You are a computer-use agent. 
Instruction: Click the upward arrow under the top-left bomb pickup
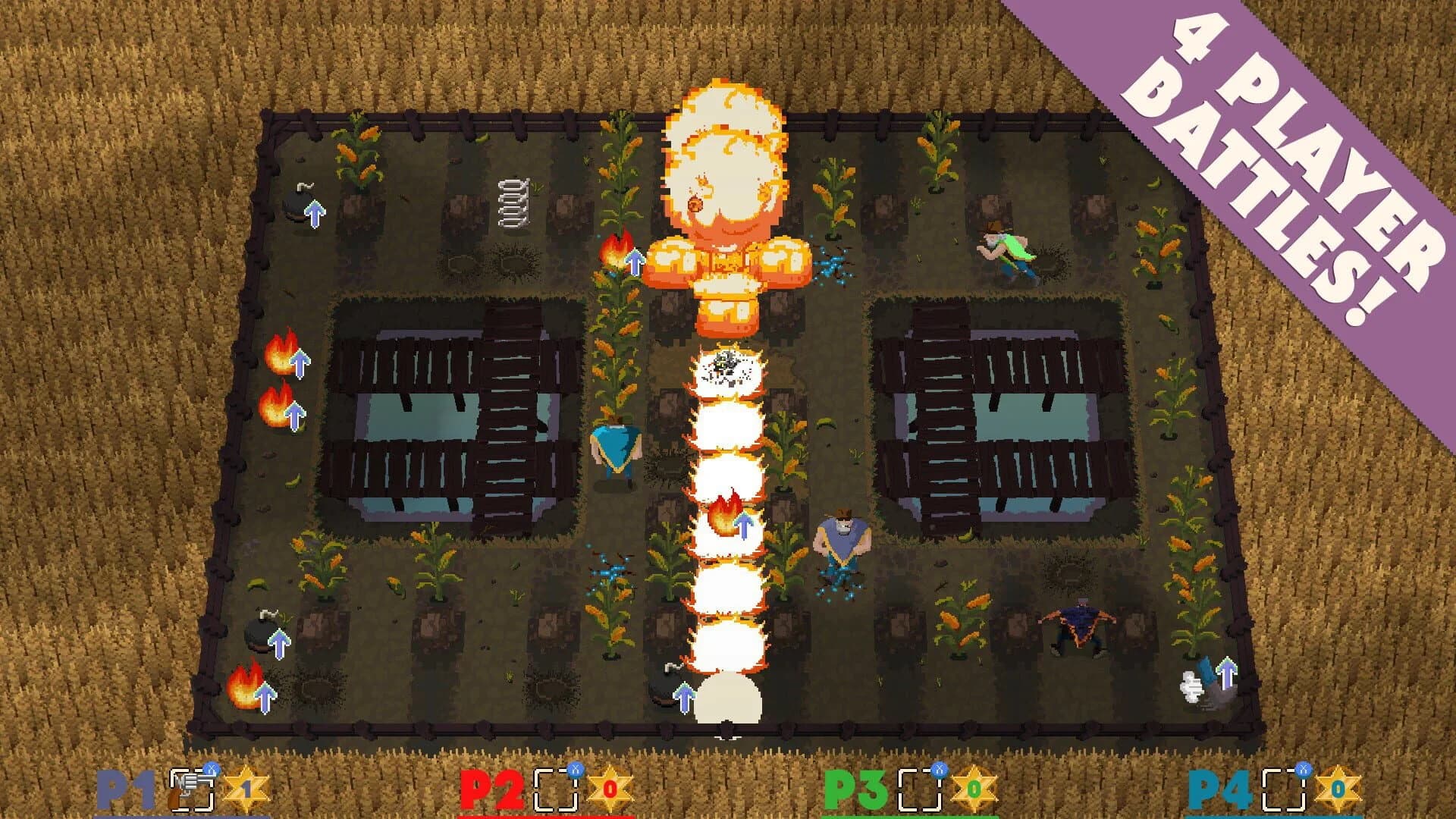point(316,215)
